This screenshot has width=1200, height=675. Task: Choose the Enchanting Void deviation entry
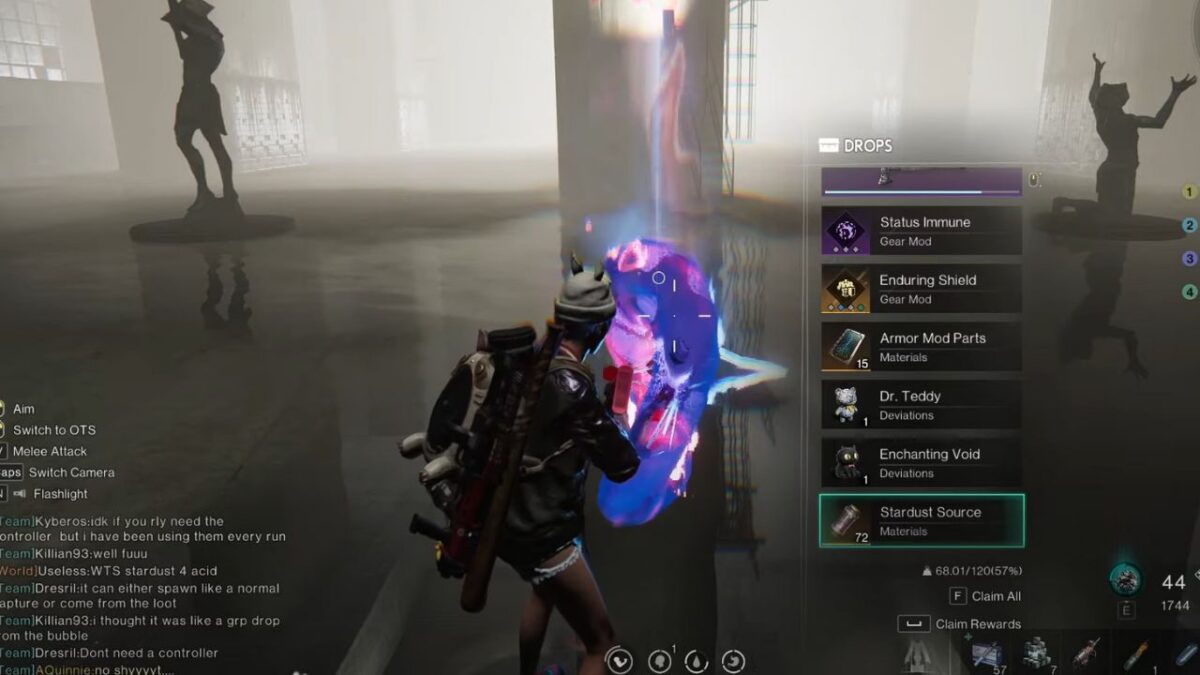pos(921,463)
